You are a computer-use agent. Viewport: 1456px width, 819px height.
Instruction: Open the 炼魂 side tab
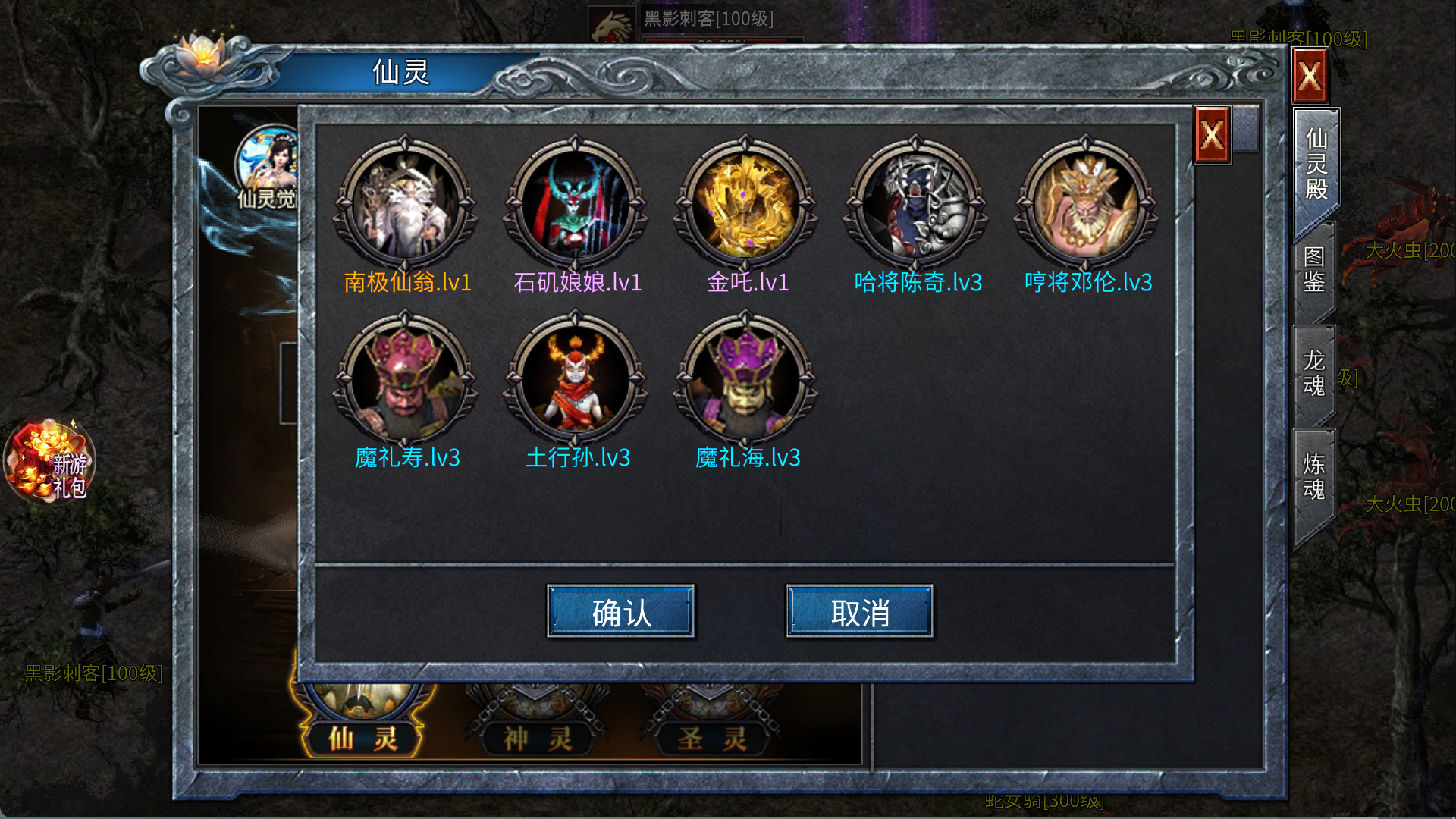(1313, 477)
